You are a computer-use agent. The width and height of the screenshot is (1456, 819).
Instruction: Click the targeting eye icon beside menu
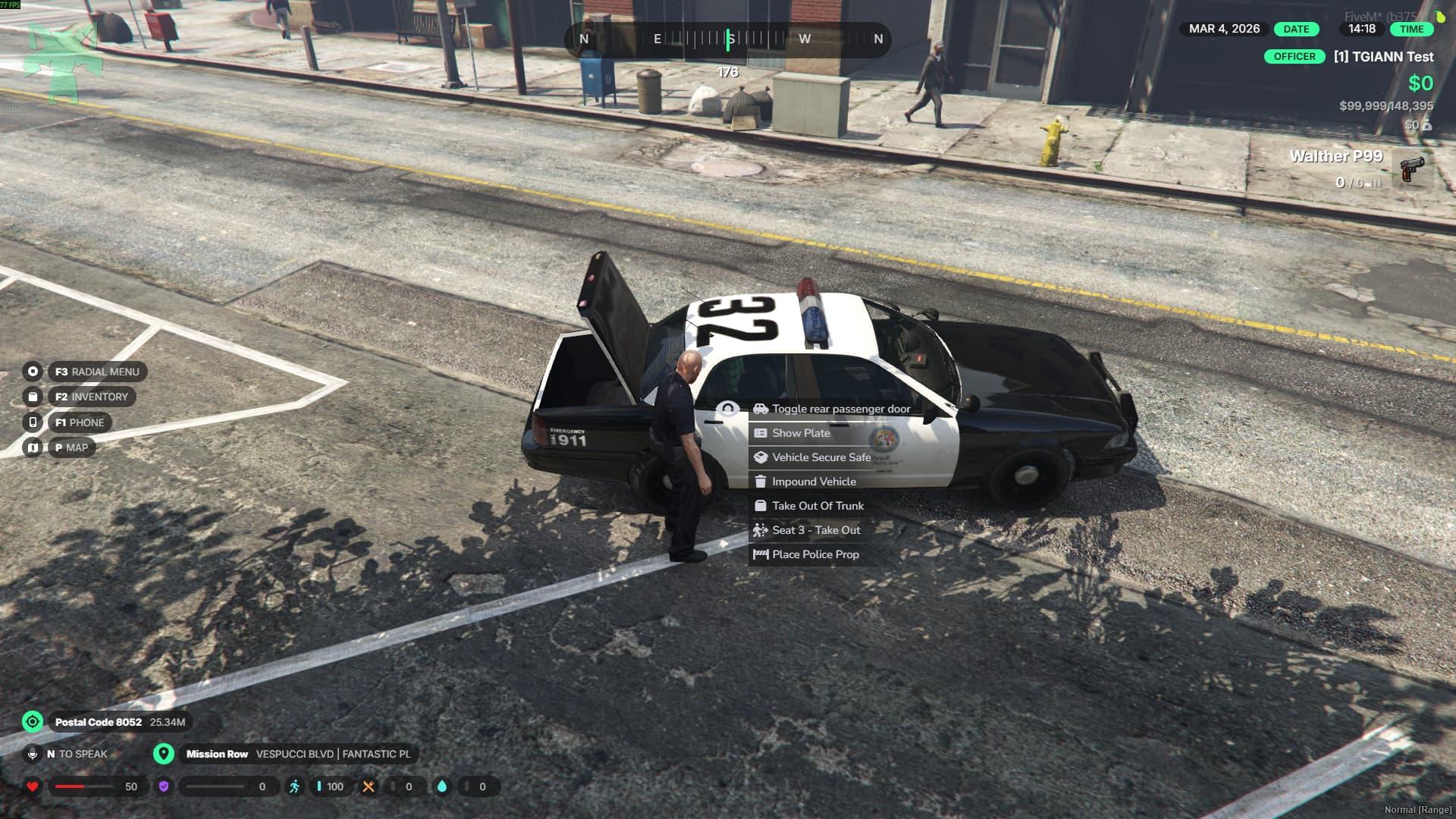point(727,409)
